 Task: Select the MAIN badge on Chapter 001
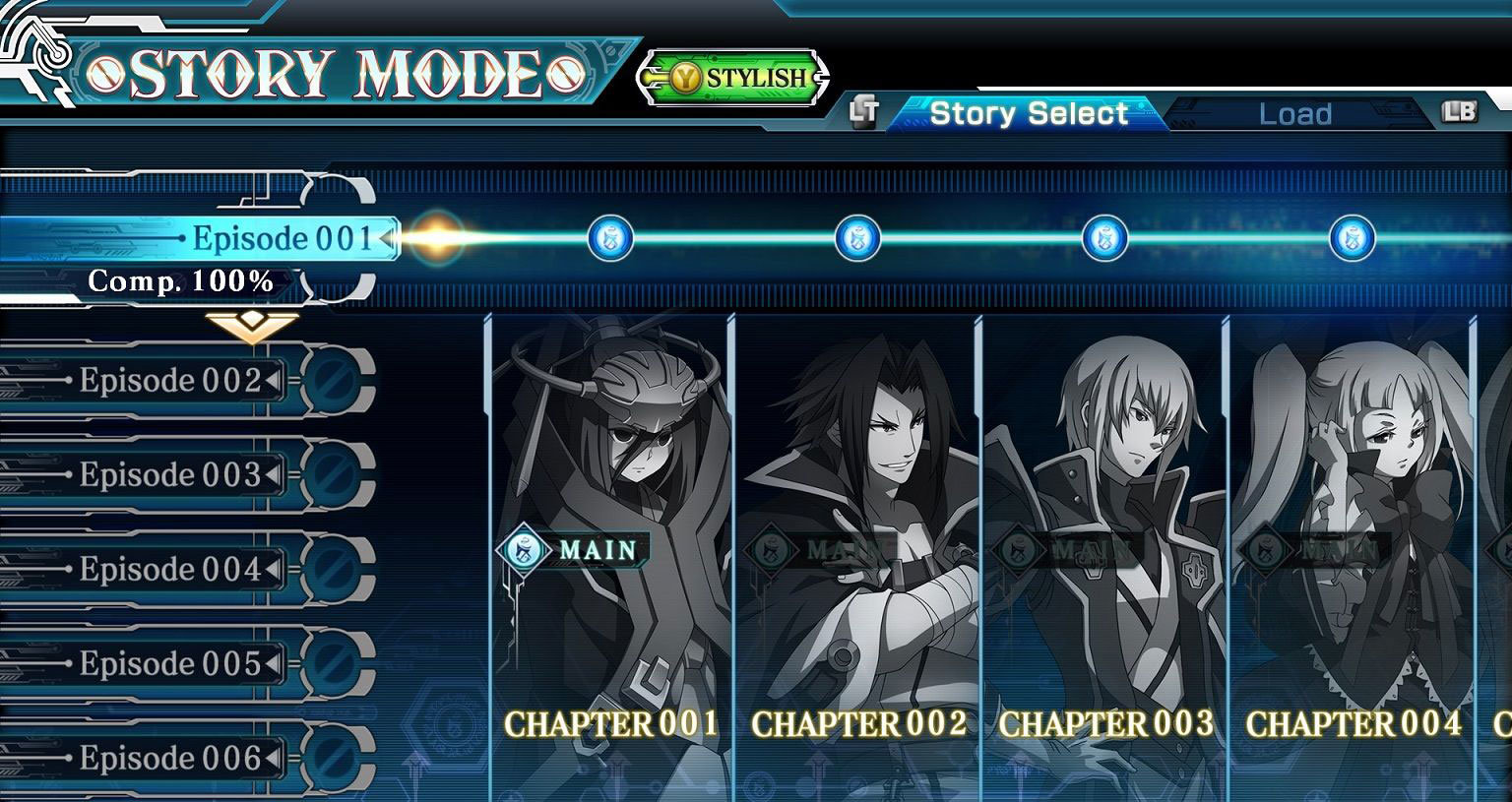coord(574,549)
